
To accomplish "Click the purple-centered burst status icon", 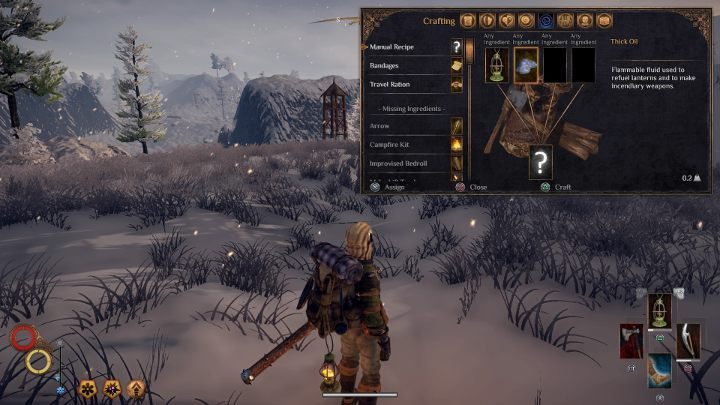I will click(x=112, y=387).
